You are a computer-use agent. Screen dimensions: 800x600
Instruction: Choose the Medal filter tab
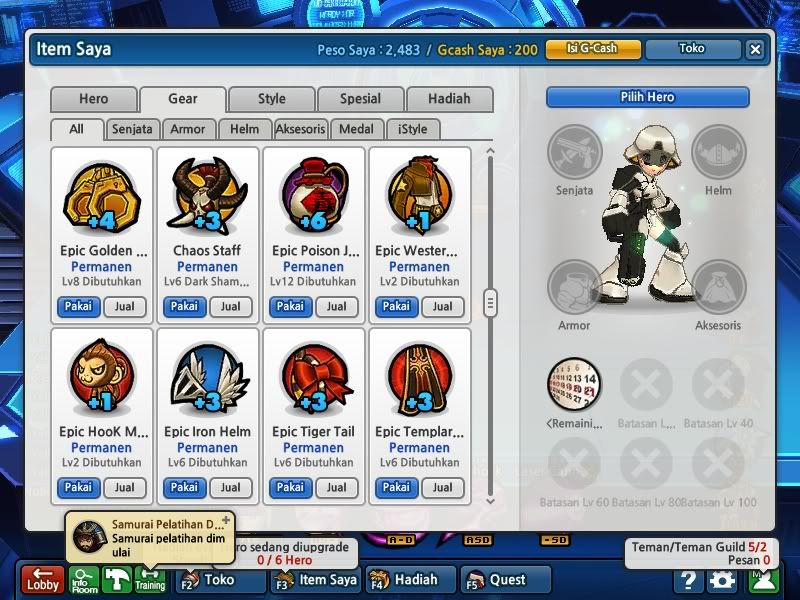click(x=356, y=129)
